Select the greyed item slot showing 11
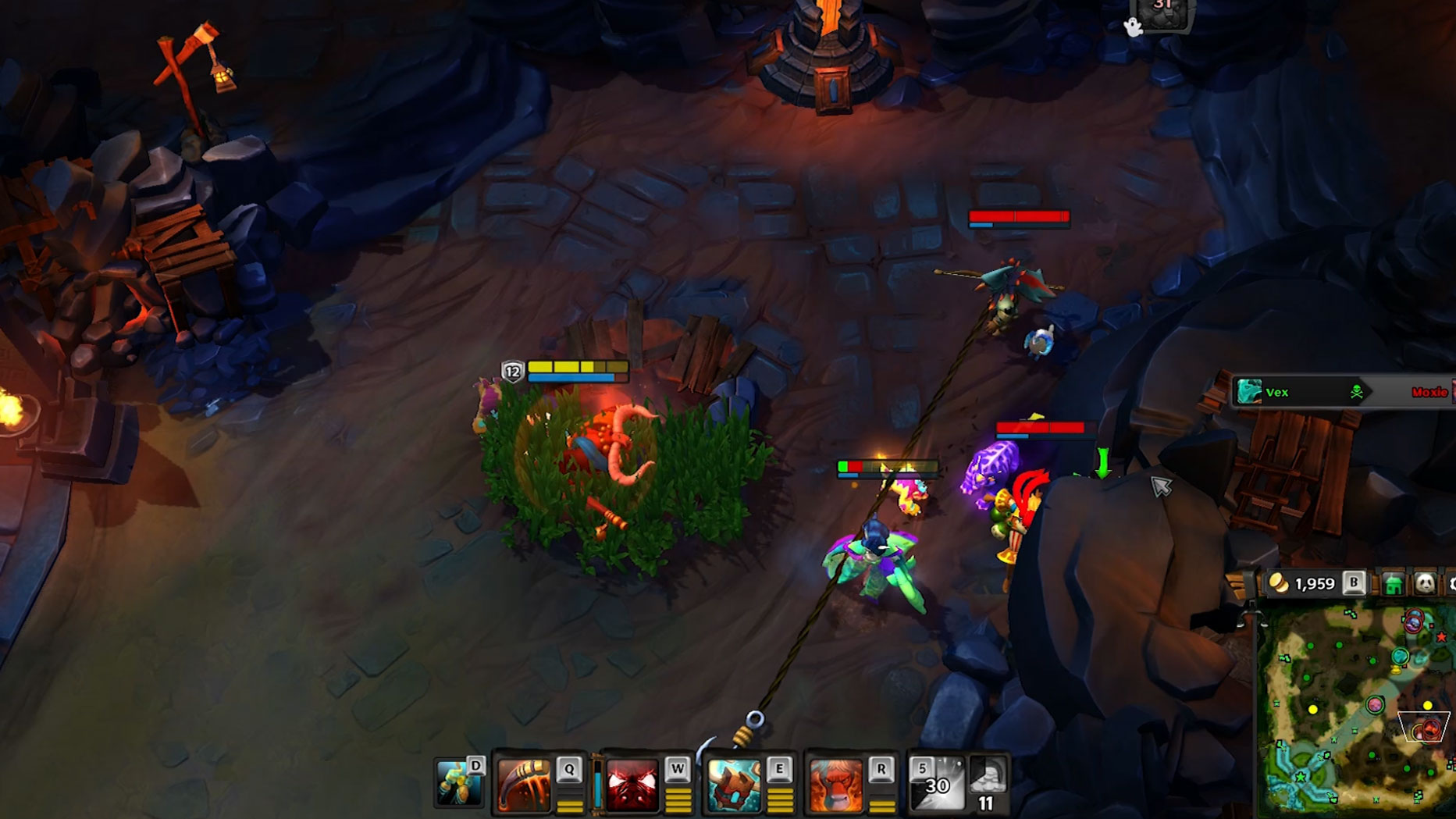1456x819 pixels. (988, 783)
